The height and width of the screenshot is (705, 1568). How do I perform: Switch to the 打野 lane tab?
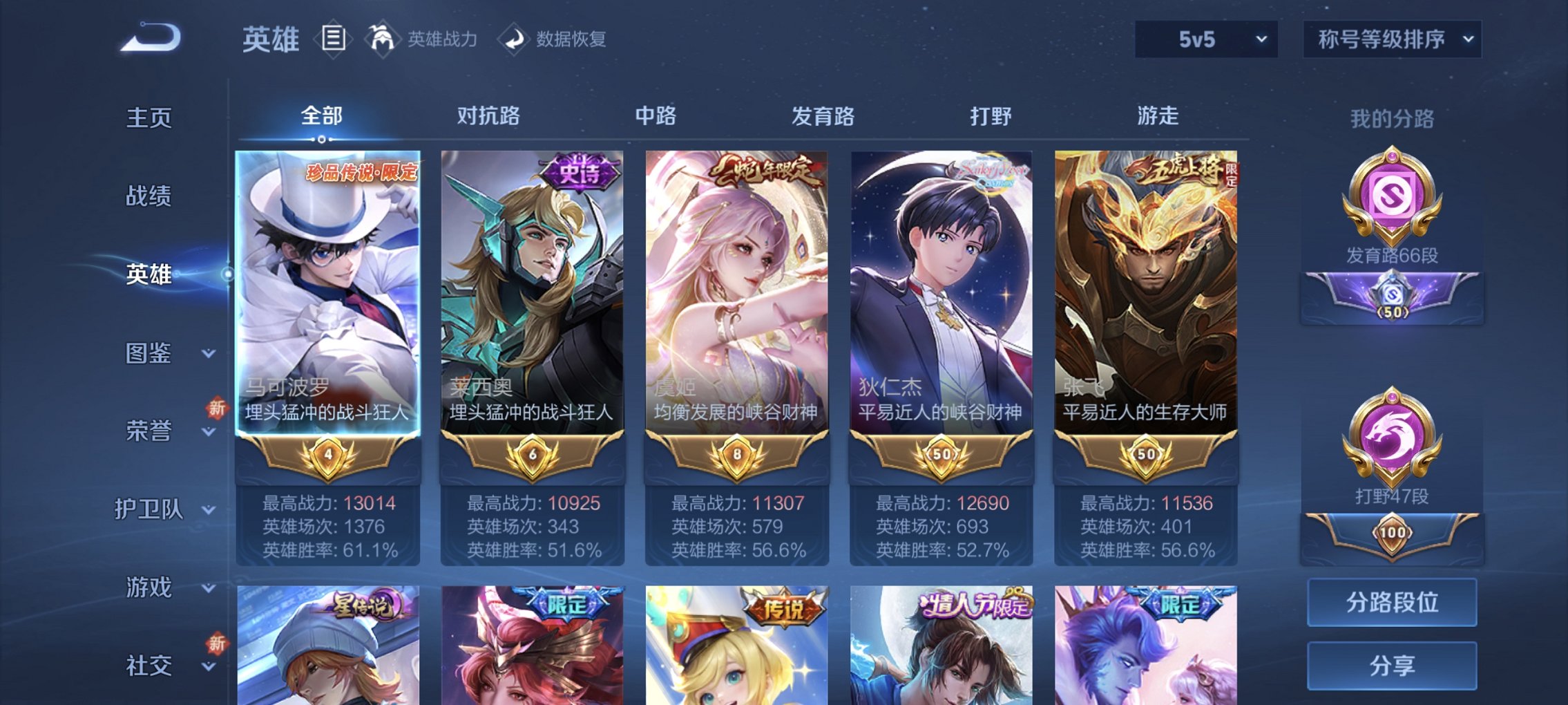tap(993, 117)
